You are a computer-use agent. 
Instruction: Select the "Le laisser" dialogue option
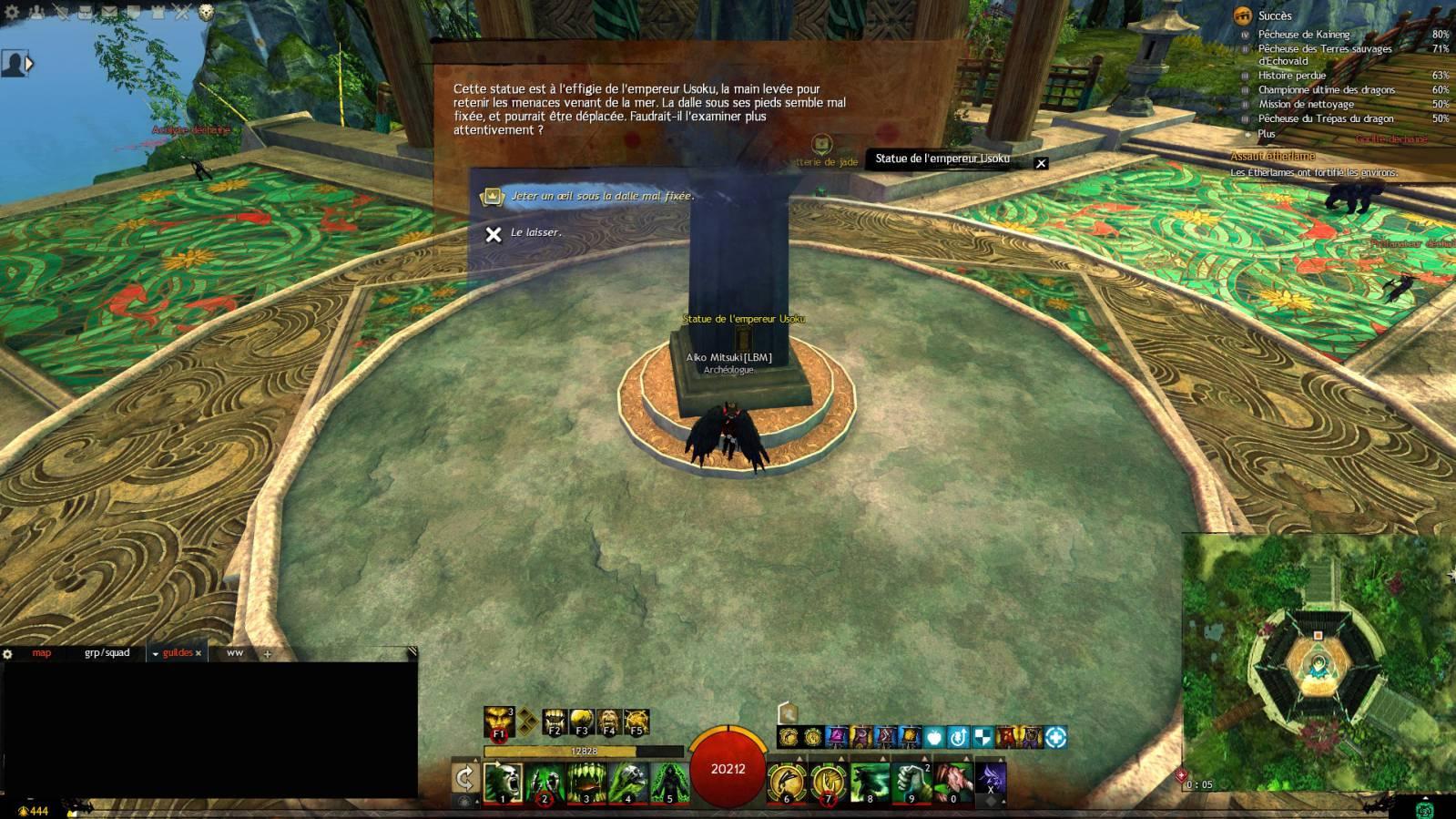tap(535, 233)
